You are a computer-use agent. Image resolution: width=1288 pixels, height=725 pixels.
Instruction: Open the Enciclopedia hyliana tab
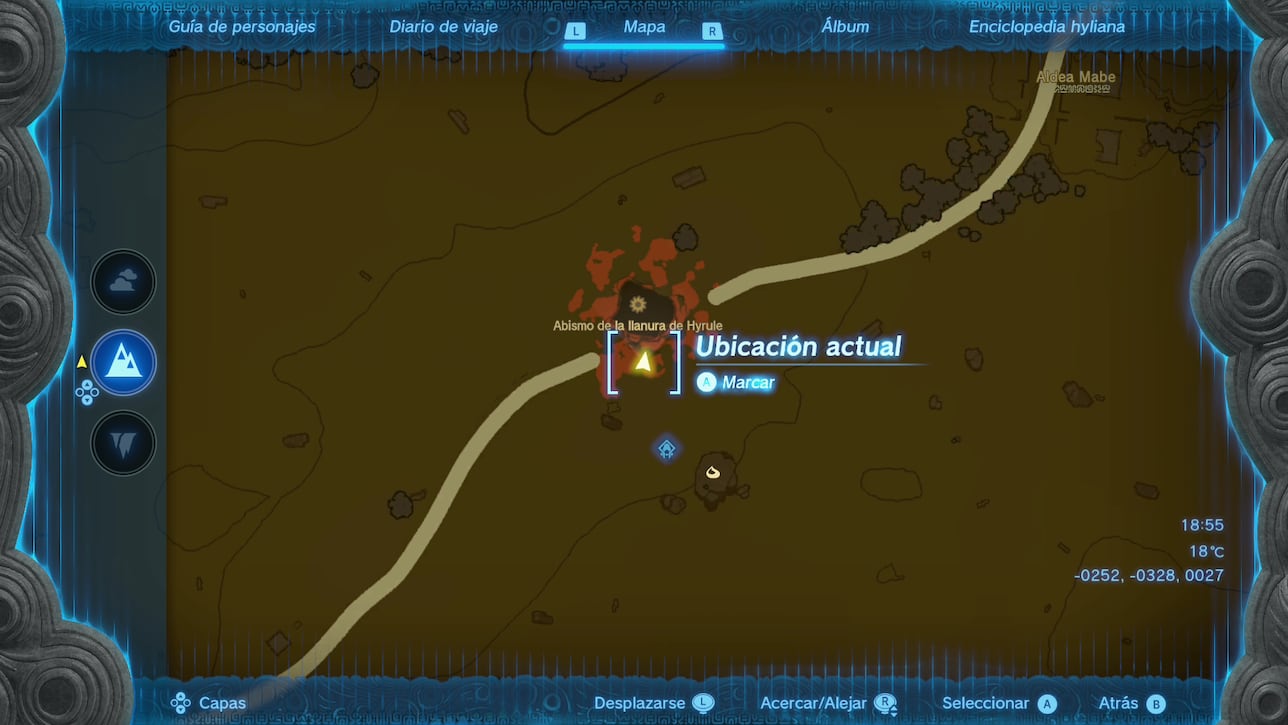[1046, 27]
